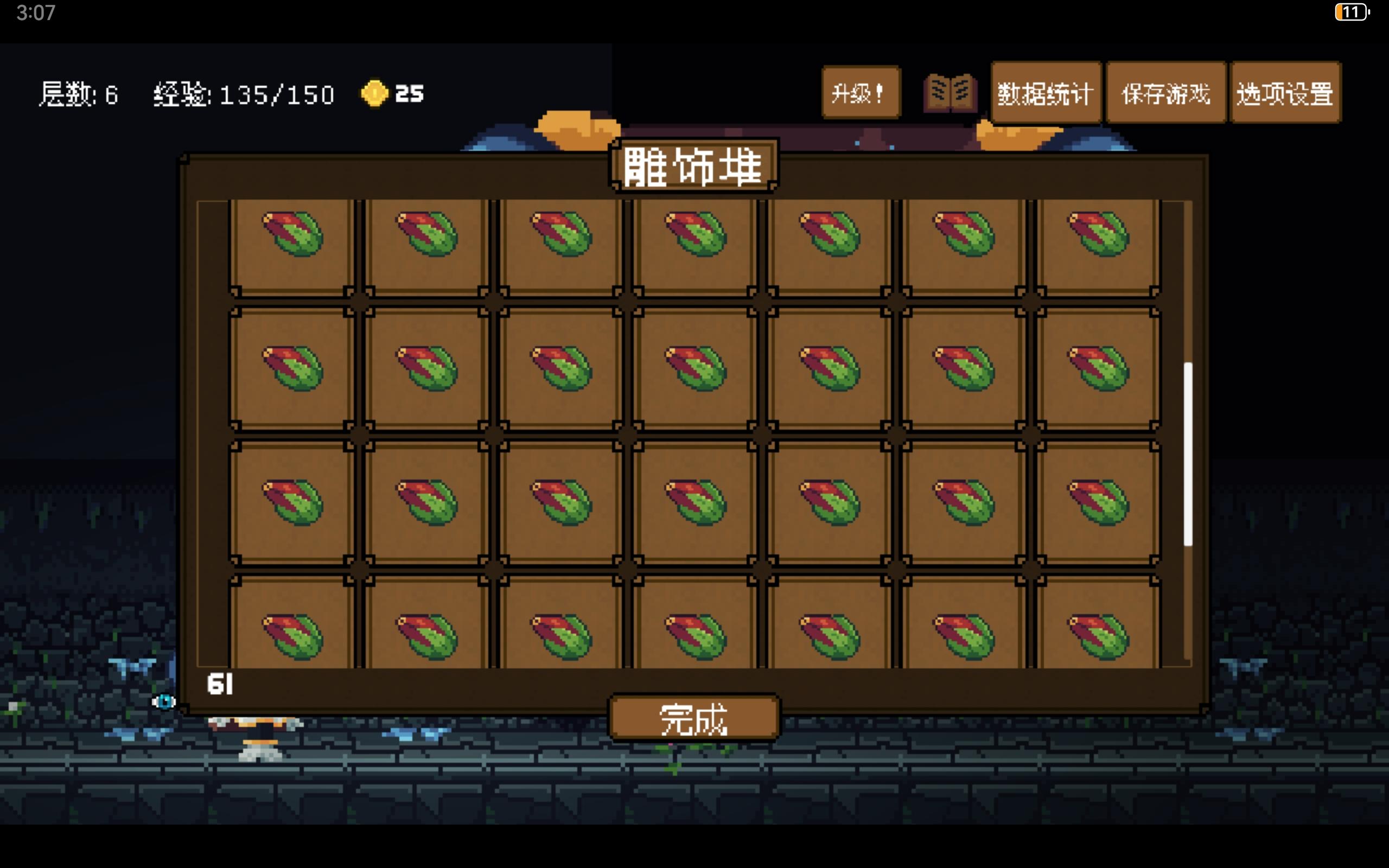Click the 升级! upgrade button

pyautogui.click(x=861, y=92)
